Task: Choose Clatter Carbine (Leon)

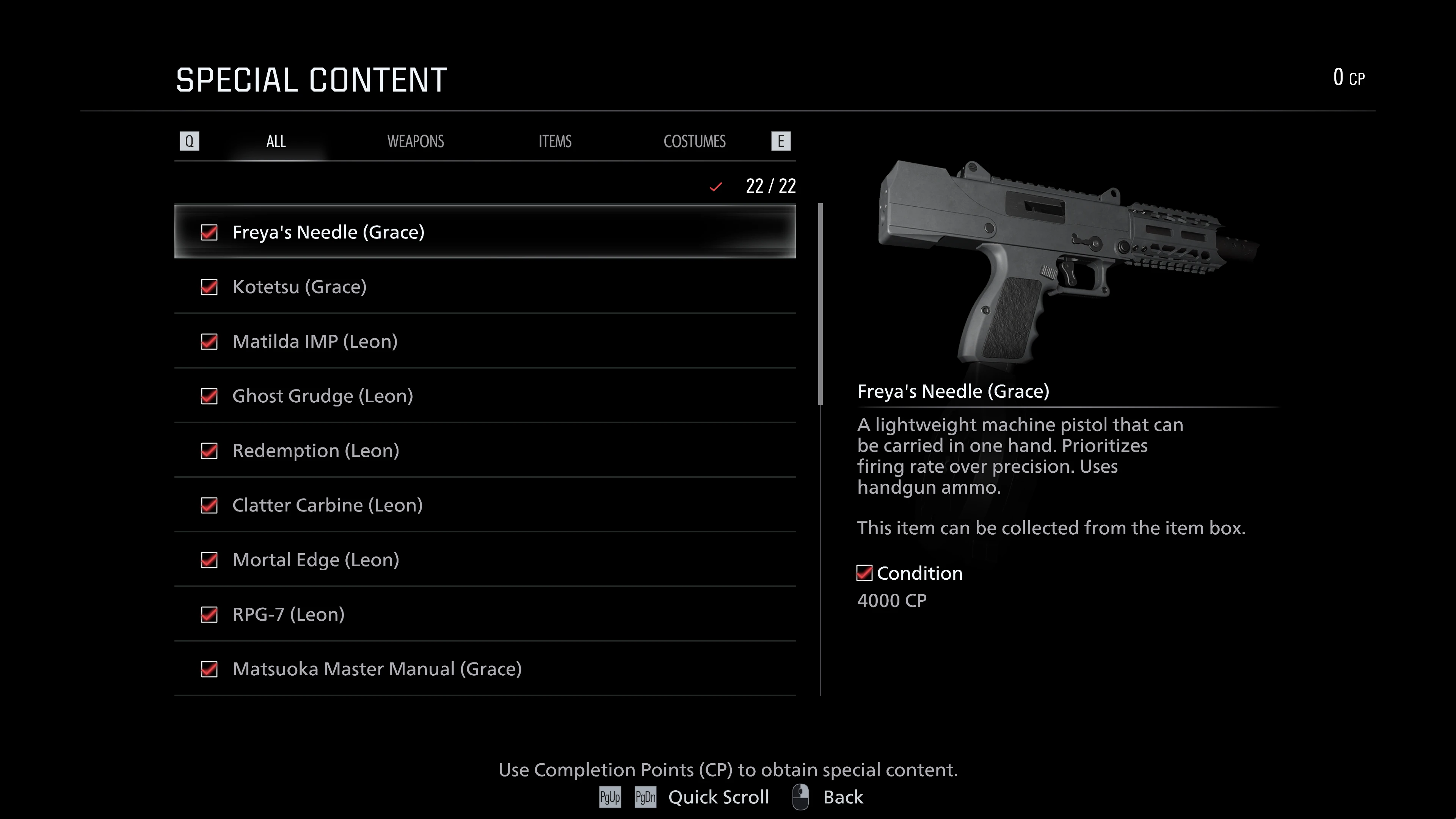Action: [485, 505]
